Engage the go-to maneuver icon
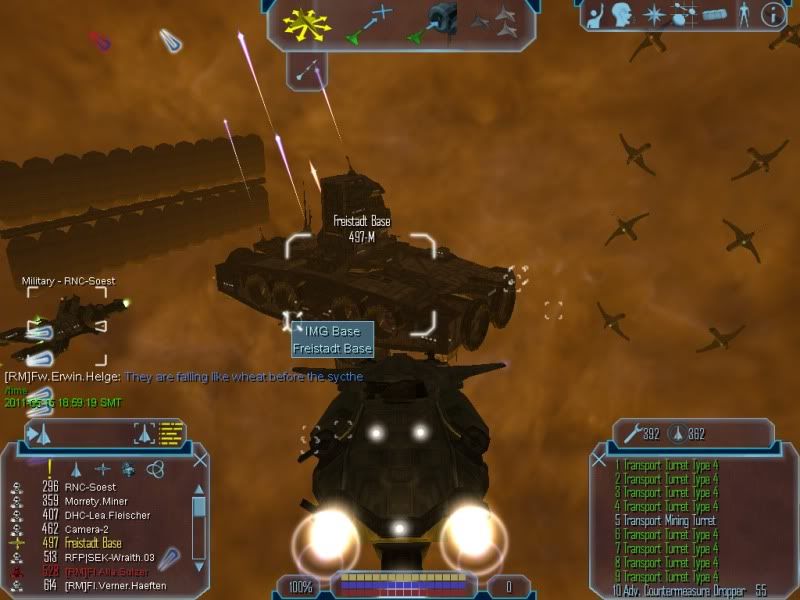This screenshot has height=600, width=800. 371,24
